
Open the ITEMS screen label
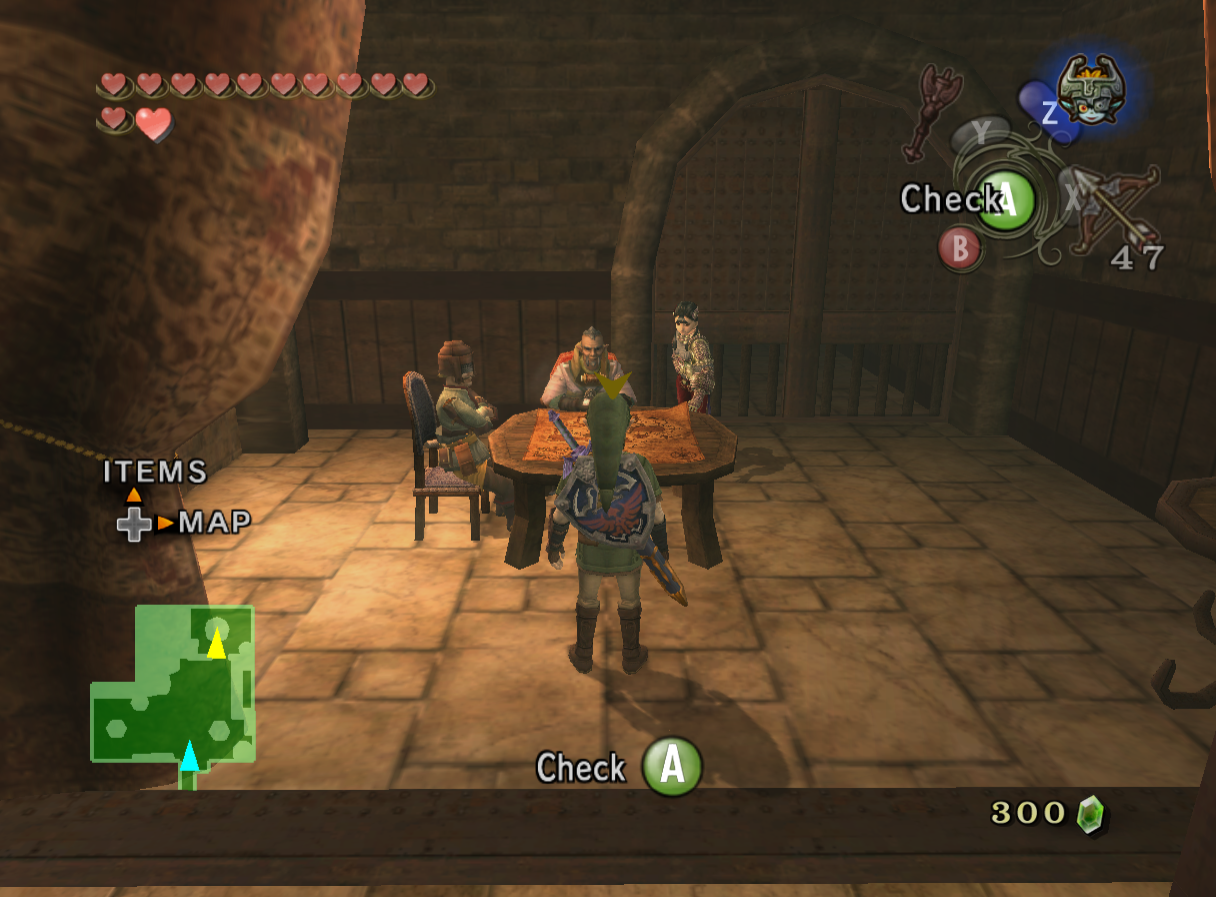point(155,471)
